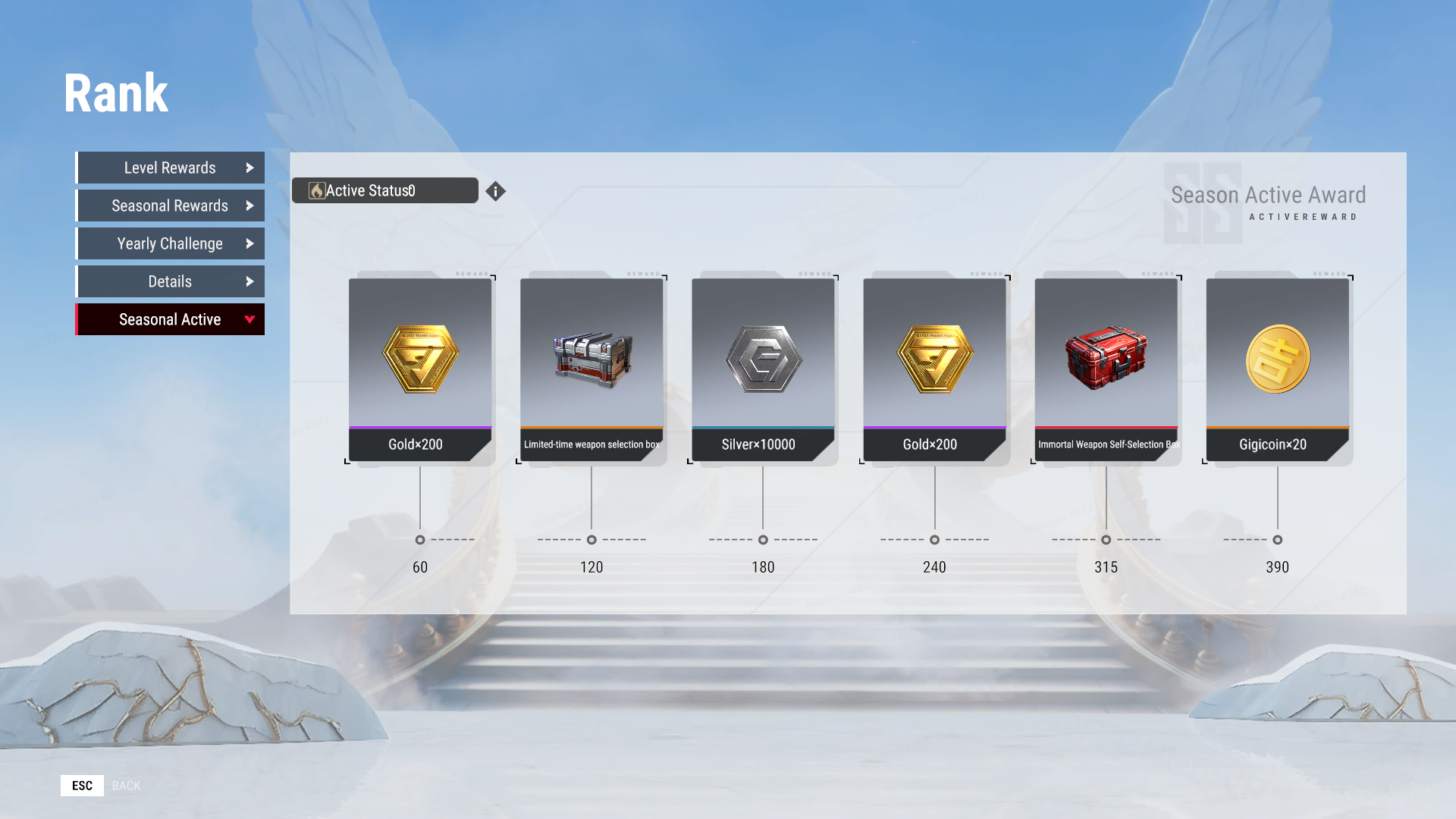The height and width of the screenshot is (819, 1456).
Task: Switch to the Seasonal Rewards tab
Action: [x=170, y=206]
